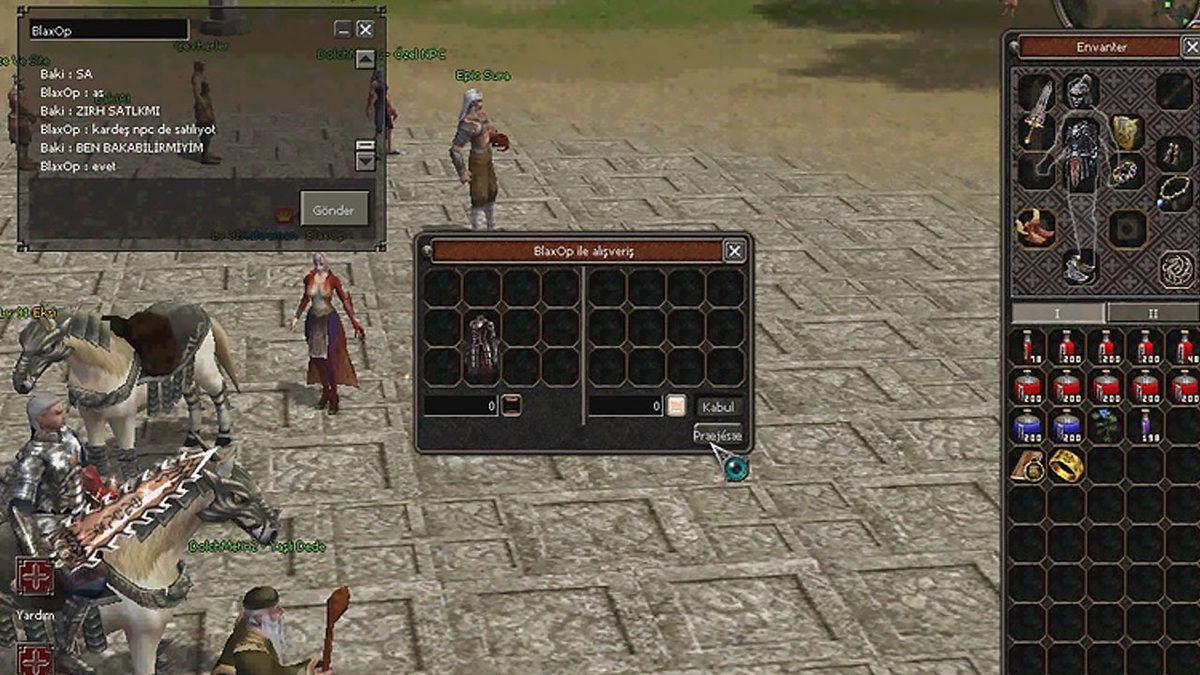Close the Envanter inventory panel
Screen dimensions: 1200x675
pyautogui.click(x=1190, y=46)
